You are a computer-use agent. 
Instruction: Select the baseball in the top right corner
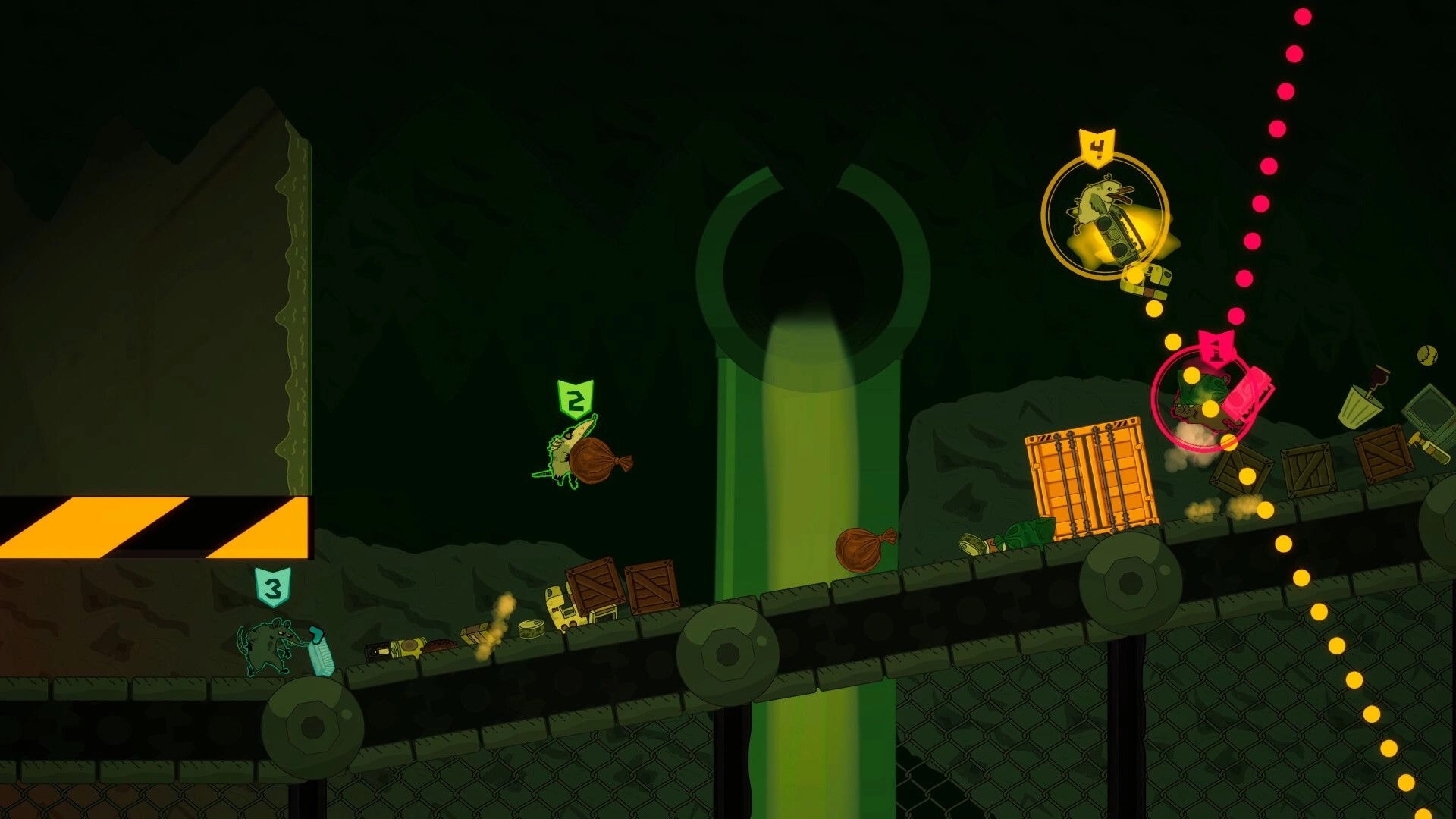click(x=1426, y=356)
